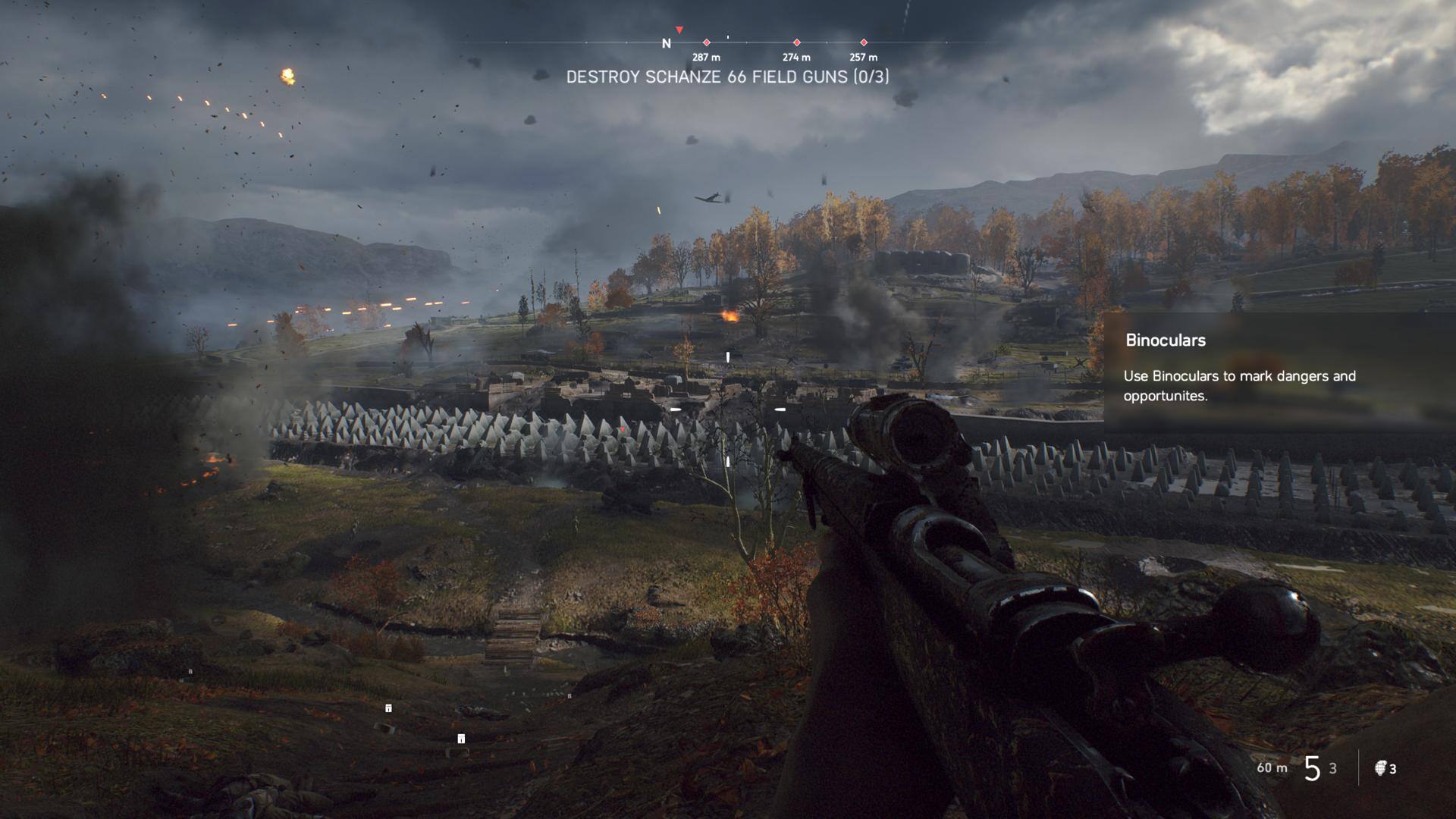Select the grenade icon
This screenshot has width=1456, height=819.
1379,768
